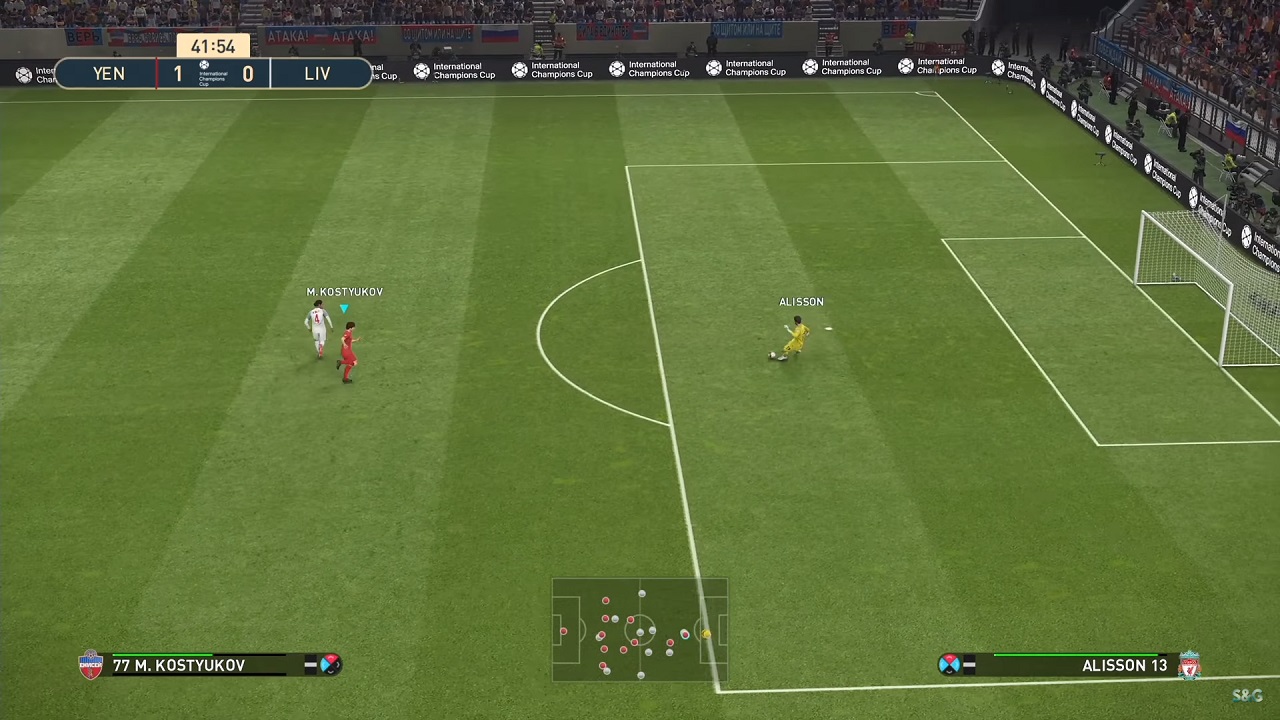Click the pitch radar minimap

point(640,630)
